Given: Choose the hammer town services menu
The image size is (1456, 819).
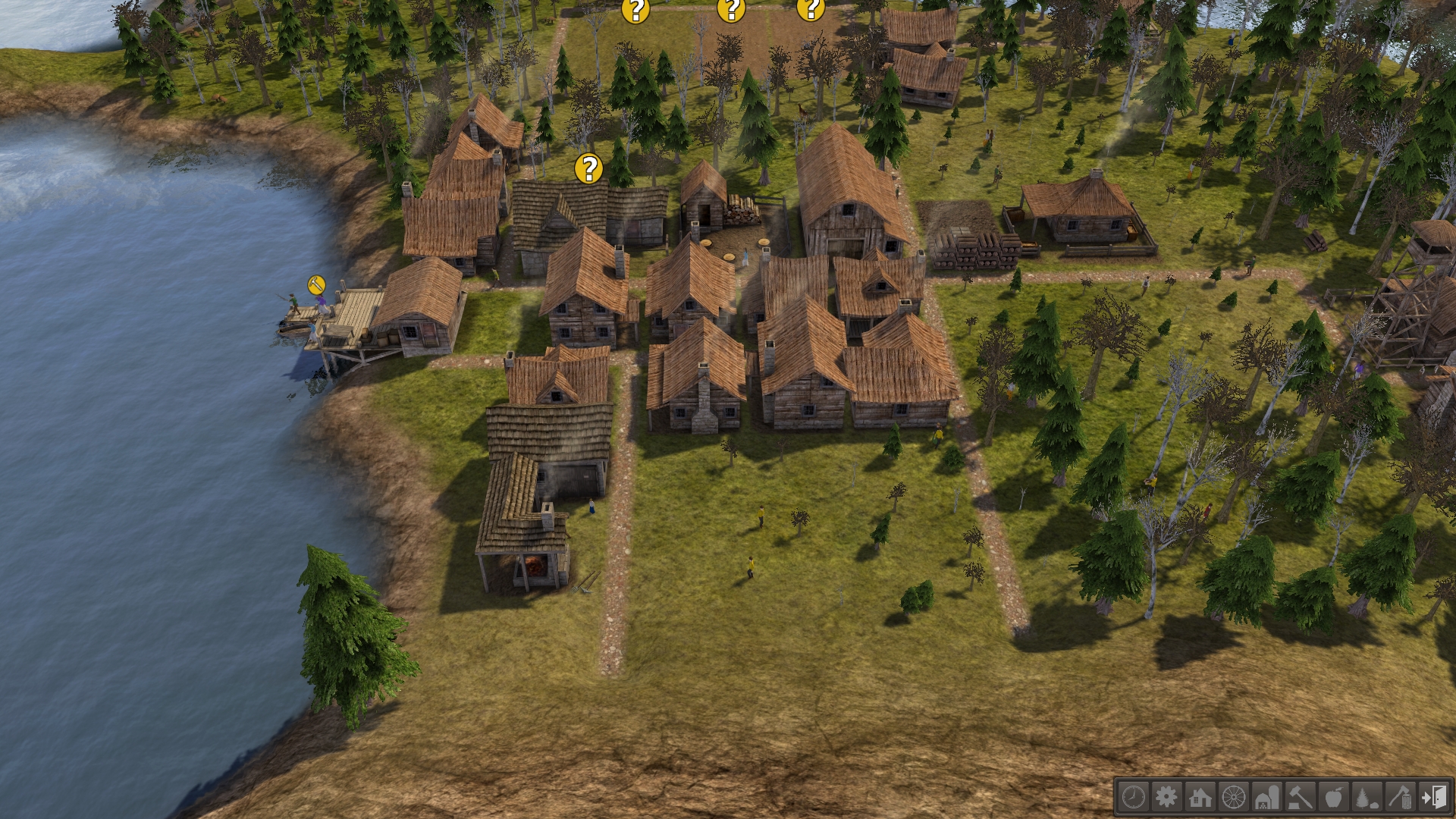Looking at the screenshot, I should click(1301, 797).
